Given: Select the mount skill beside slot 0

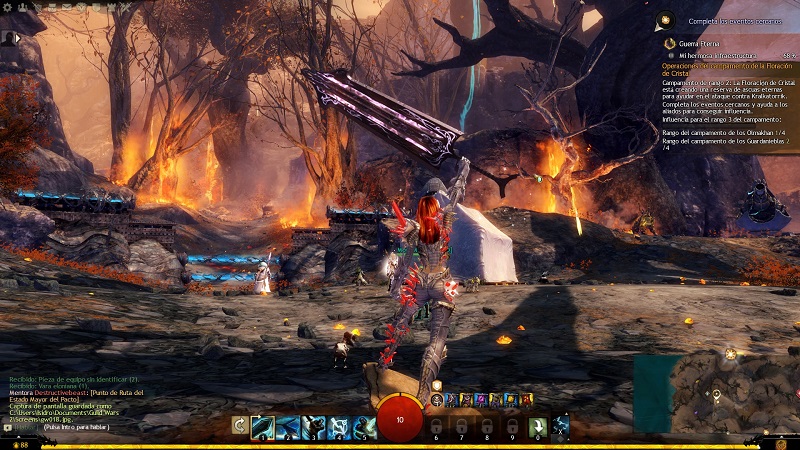Looking at the screenshot, I should tap(561, 427).
